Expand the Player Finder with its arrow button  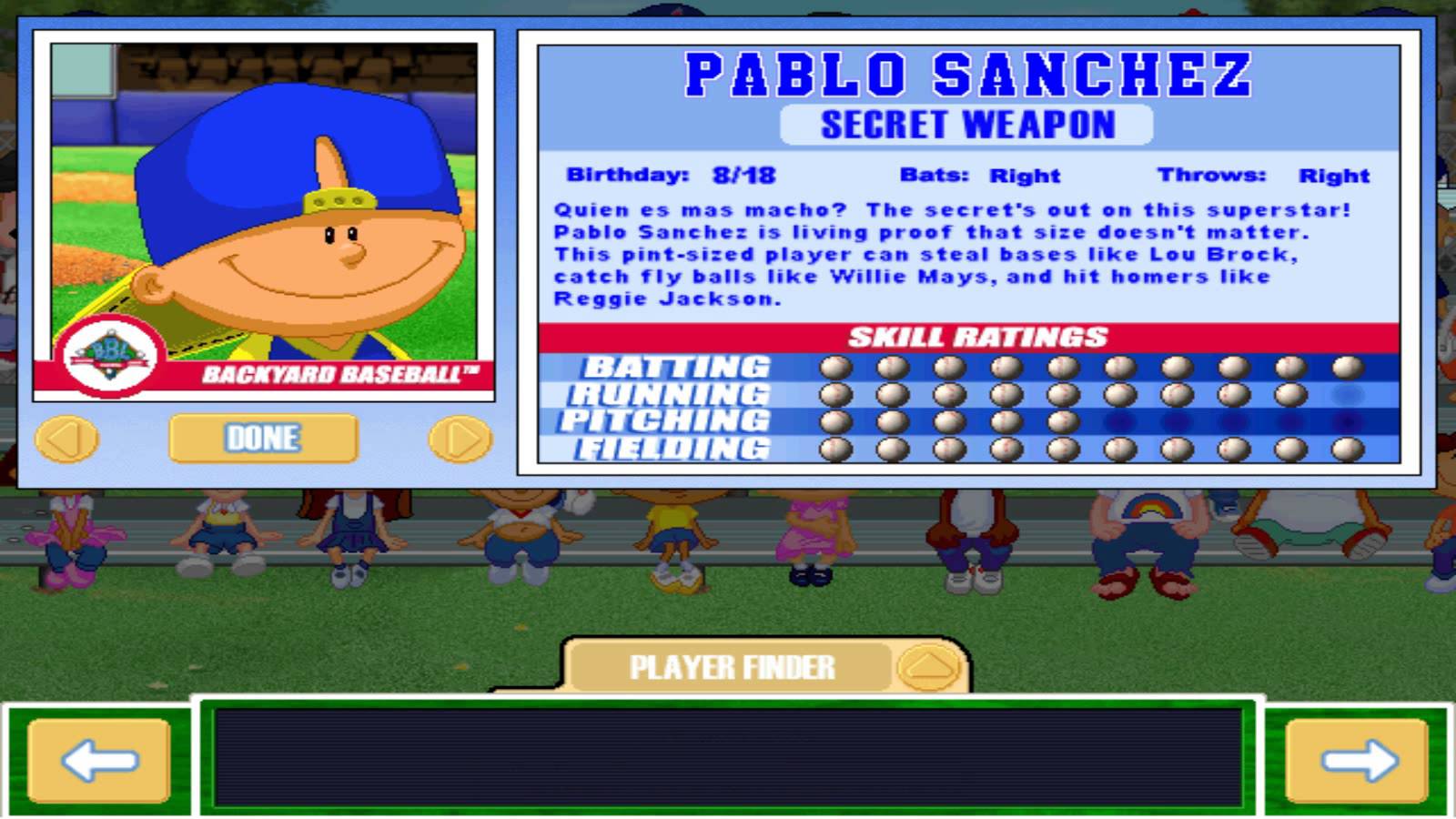tap(928, 665)
